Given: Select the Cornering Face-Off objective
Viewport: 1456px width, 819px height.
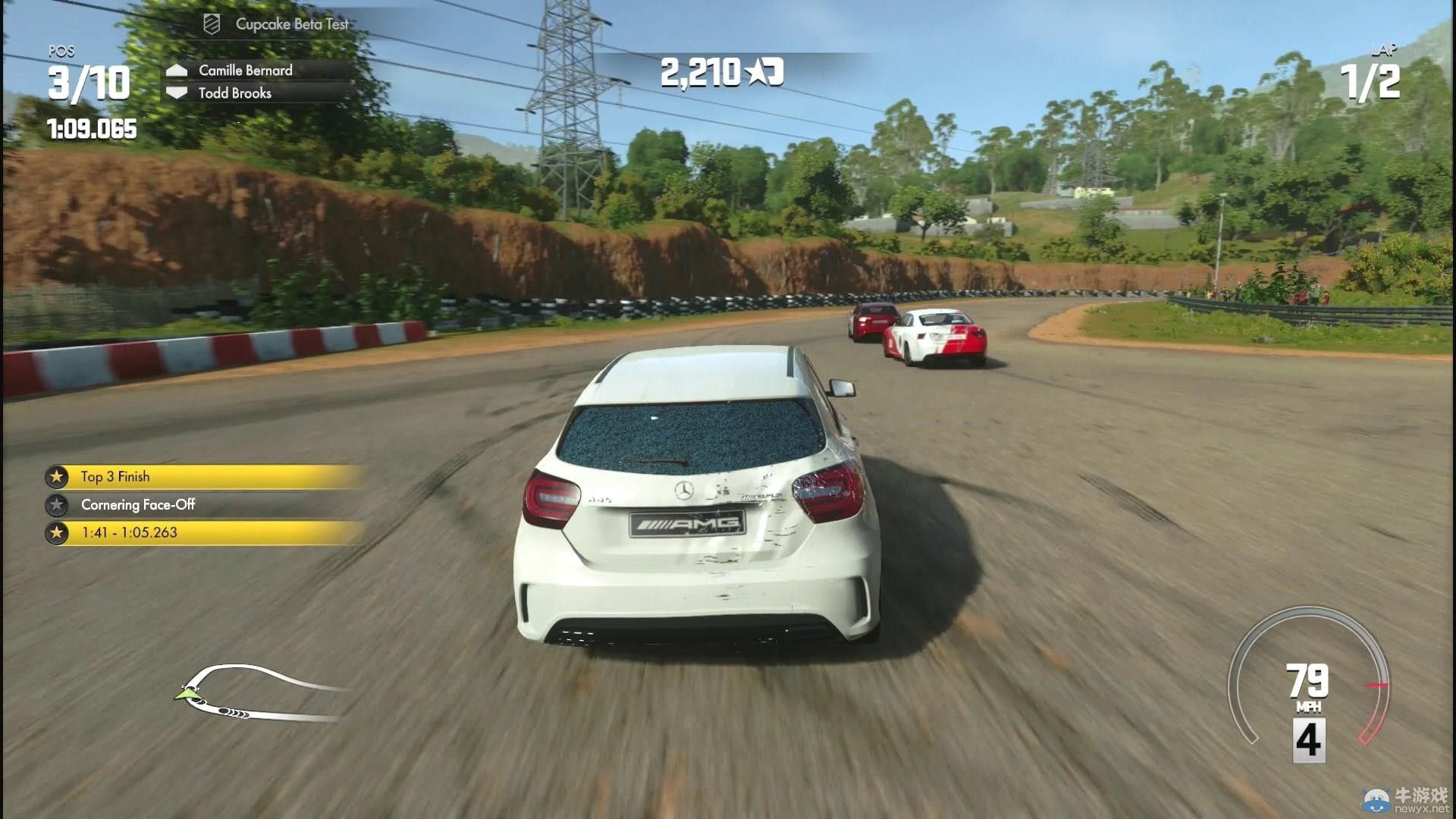Looking at the screenshot, I should point(138,505).
